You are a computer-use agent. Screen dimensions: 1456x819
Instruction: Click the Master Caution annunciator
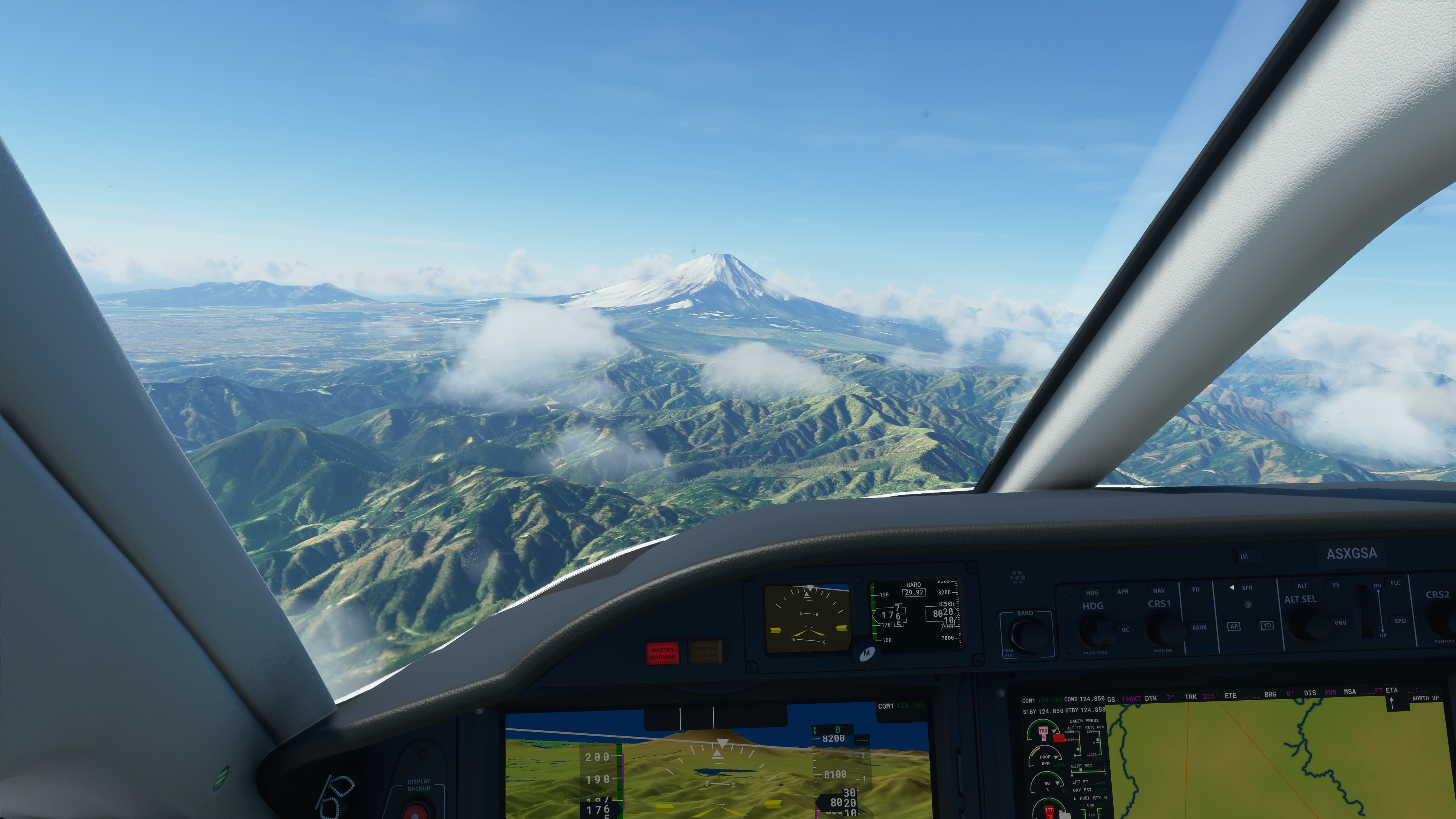click(705, 652)
